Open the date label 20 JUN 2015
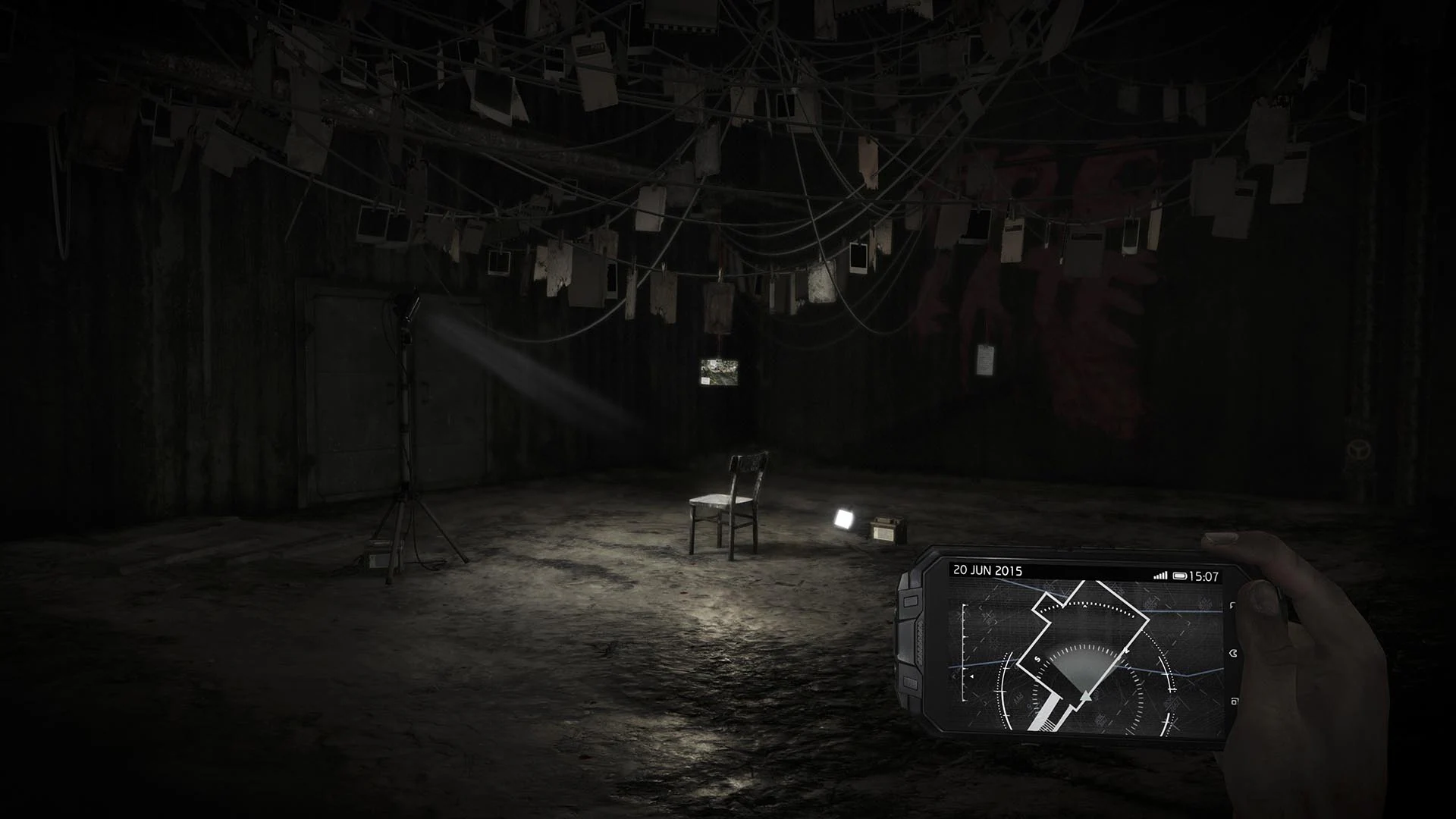The height and width of the screenshot is (819, 1456). pos(987,570)
